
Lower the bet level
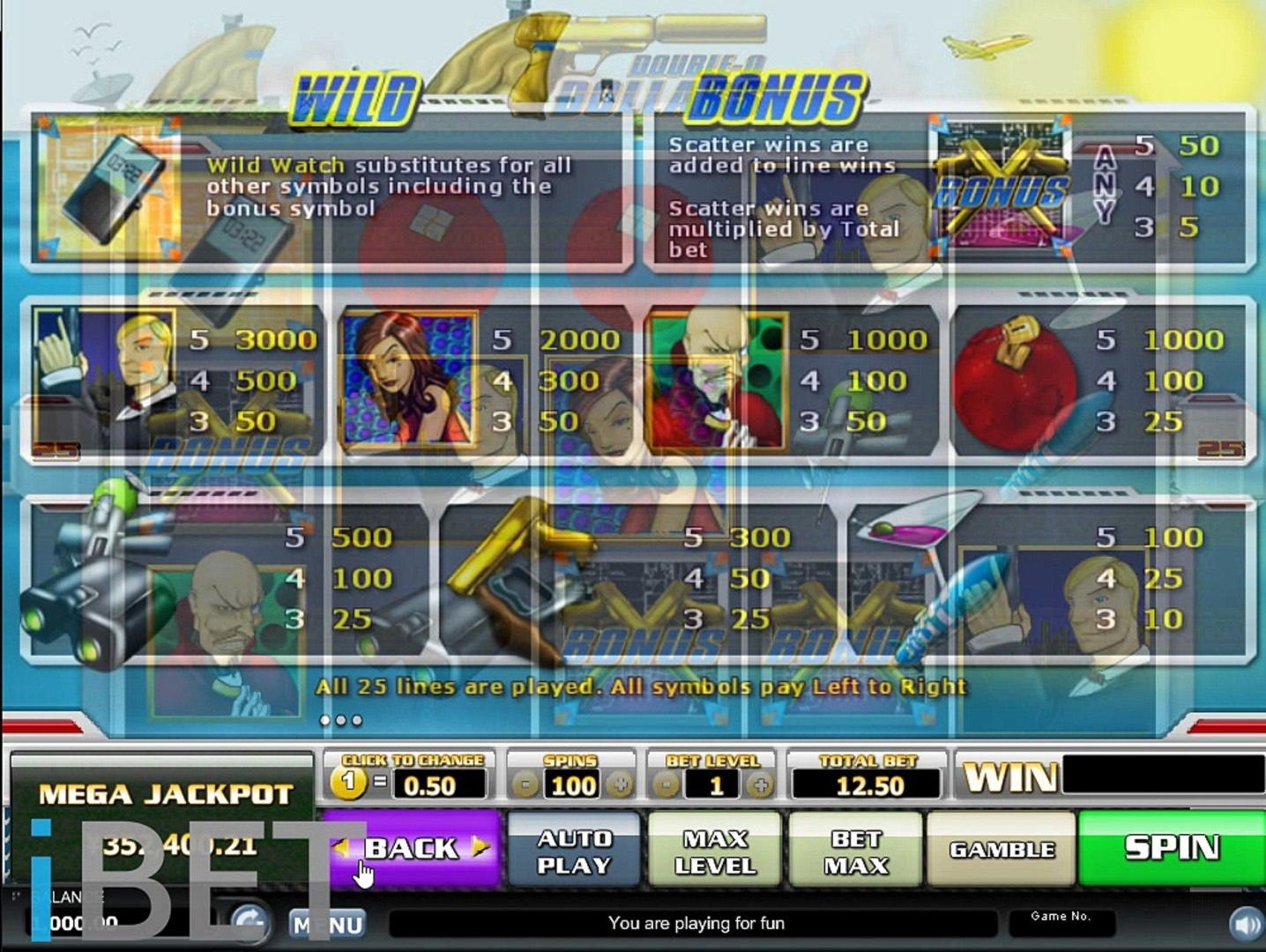(x=667, y=785)
